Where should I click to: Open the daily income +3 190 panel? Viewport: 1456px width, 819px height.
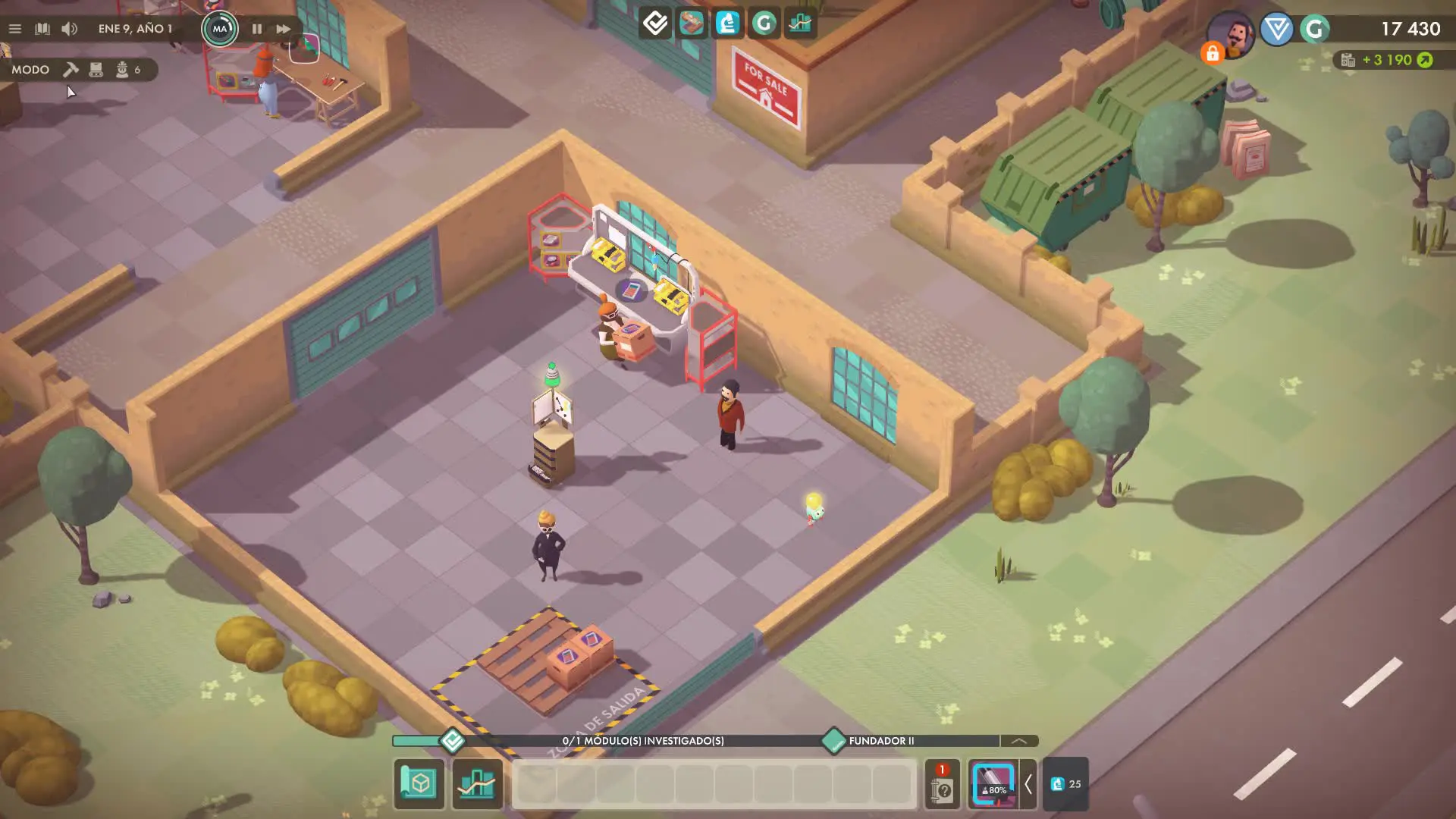click(1388, 60)
